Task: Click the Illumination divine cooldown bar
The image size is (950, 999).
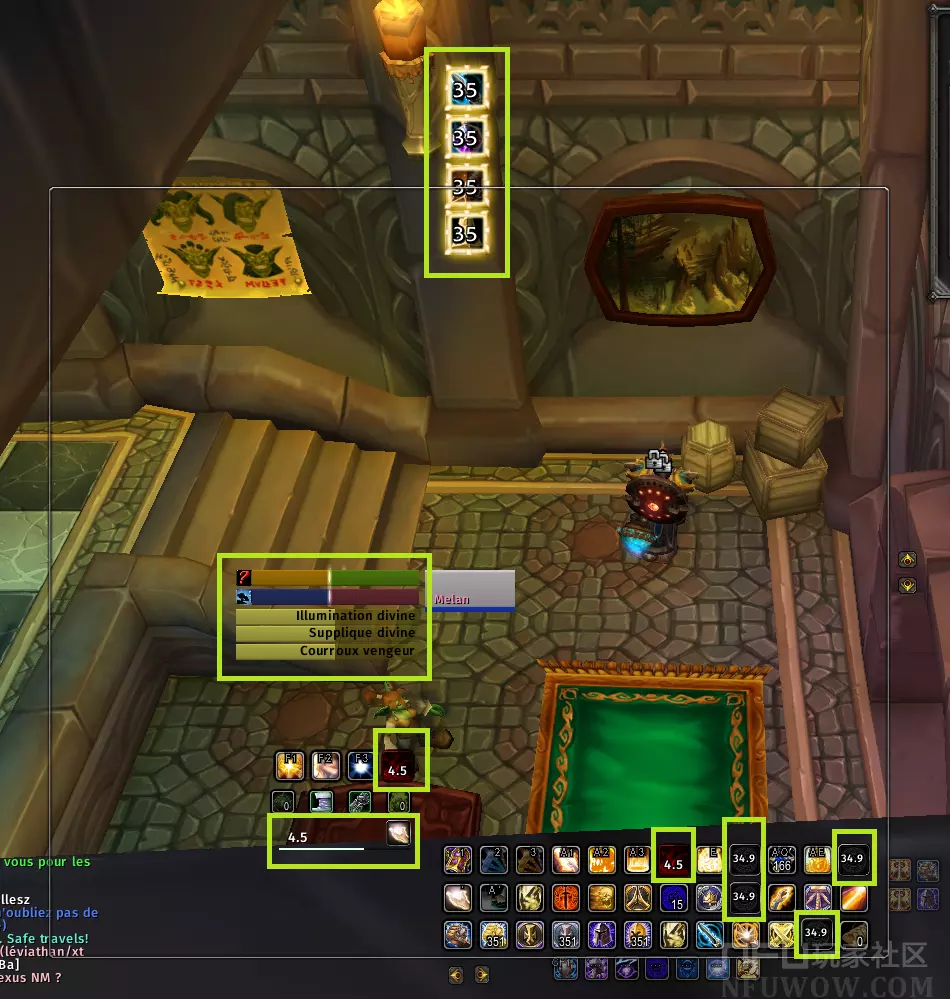Action: pyautogui.click(x=327, y=616)
